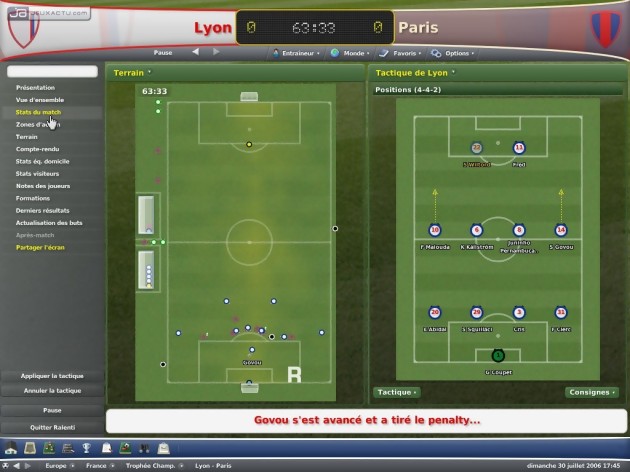Open the Favoris top menu
This screenshot has width=630, height=472.
(x=404, y=52)
